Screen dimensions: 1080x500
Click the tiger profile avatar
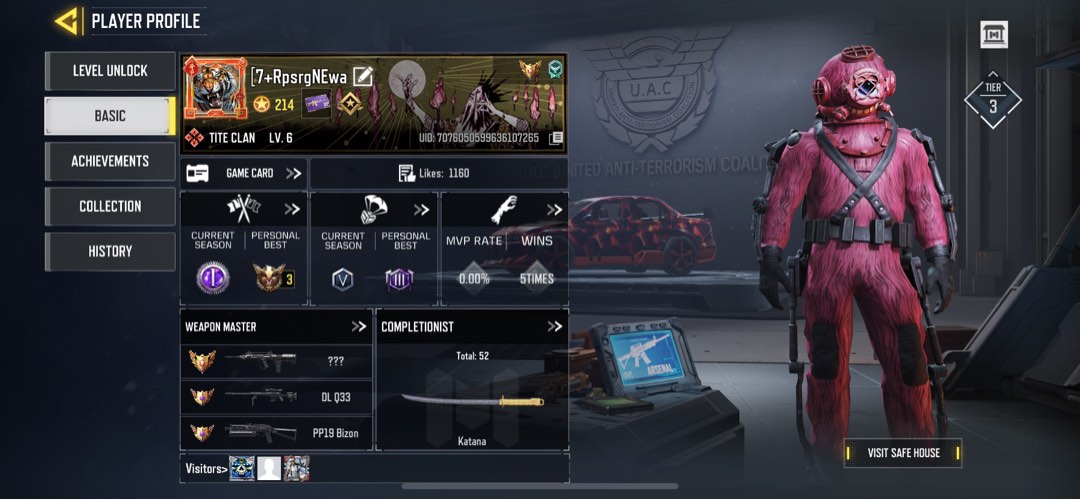pyautogui.click(x=215, y=91)
